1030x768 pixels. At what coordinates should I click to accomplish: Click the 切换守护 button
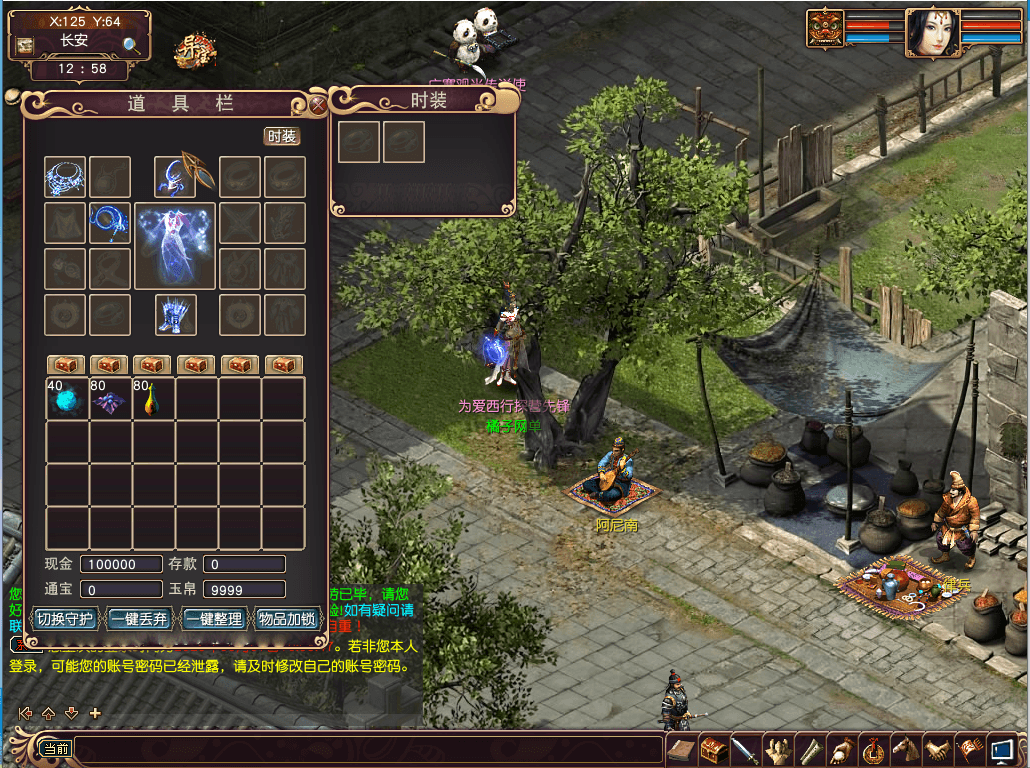(65, 619)
